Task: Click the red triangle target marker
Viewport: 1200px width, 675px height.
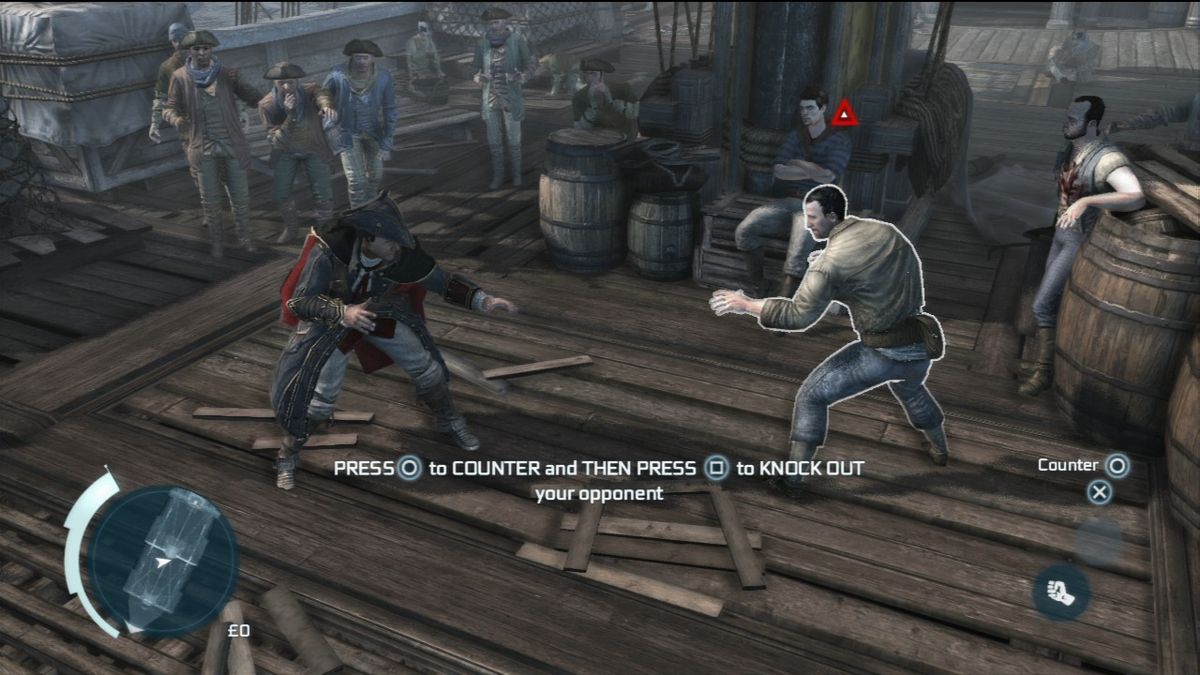Action: (845, 114)
